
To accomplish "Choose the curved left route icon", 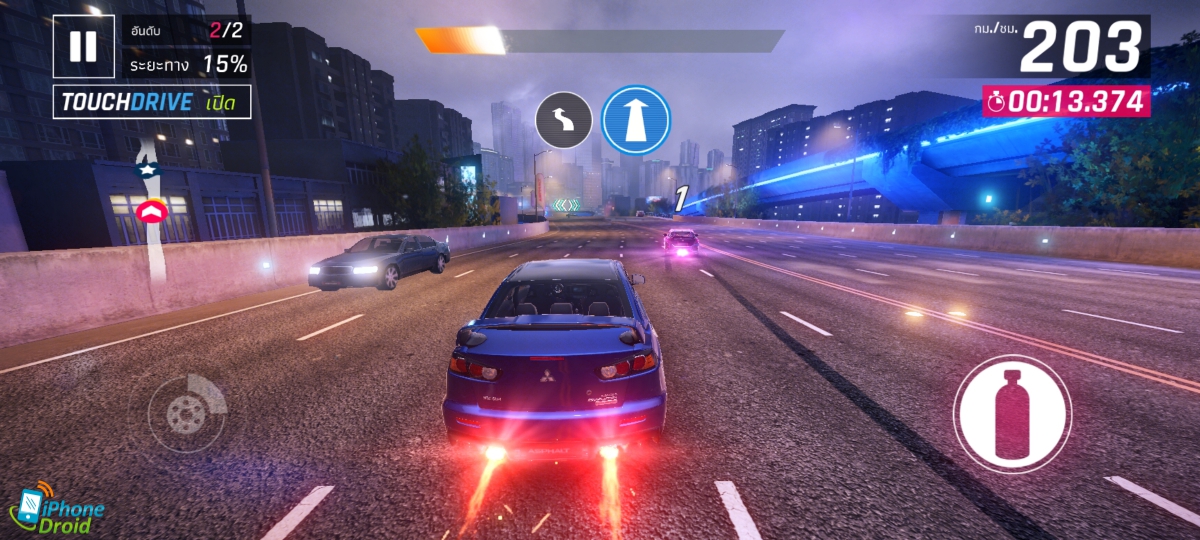I will [564, 121].
